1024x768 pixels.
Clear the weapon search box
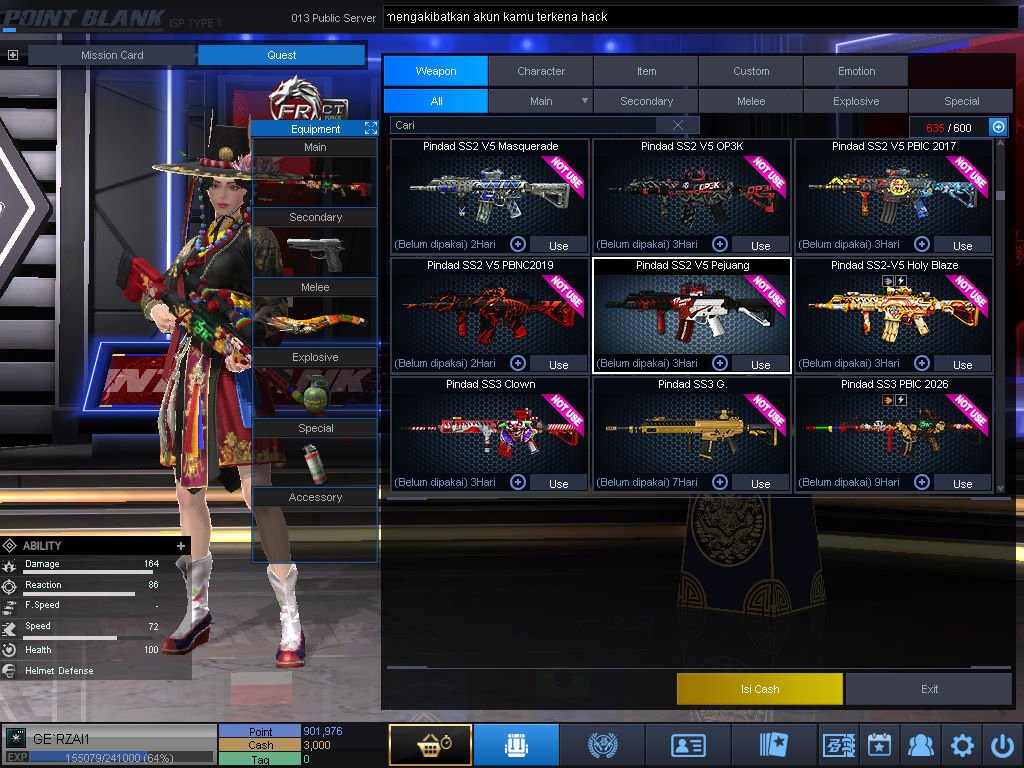point(678,125)
